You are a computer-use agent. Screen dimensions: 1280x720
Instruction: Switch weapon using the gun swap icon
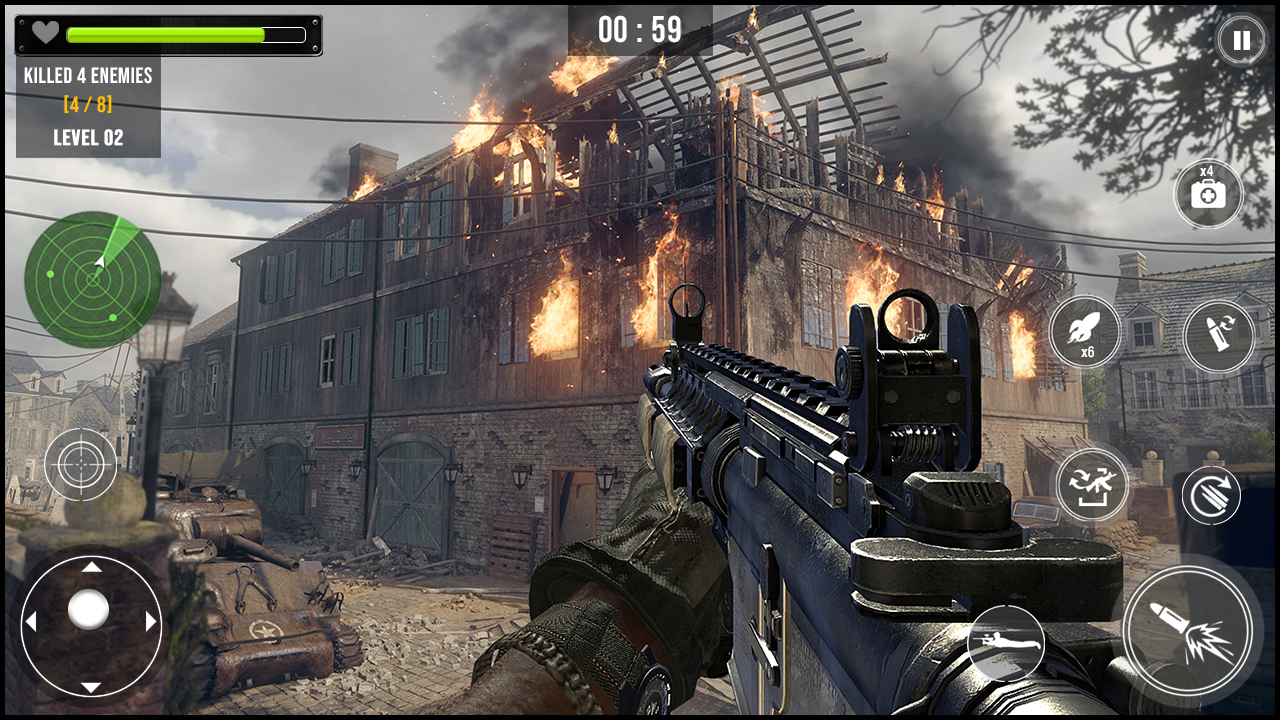[1092, 485]
